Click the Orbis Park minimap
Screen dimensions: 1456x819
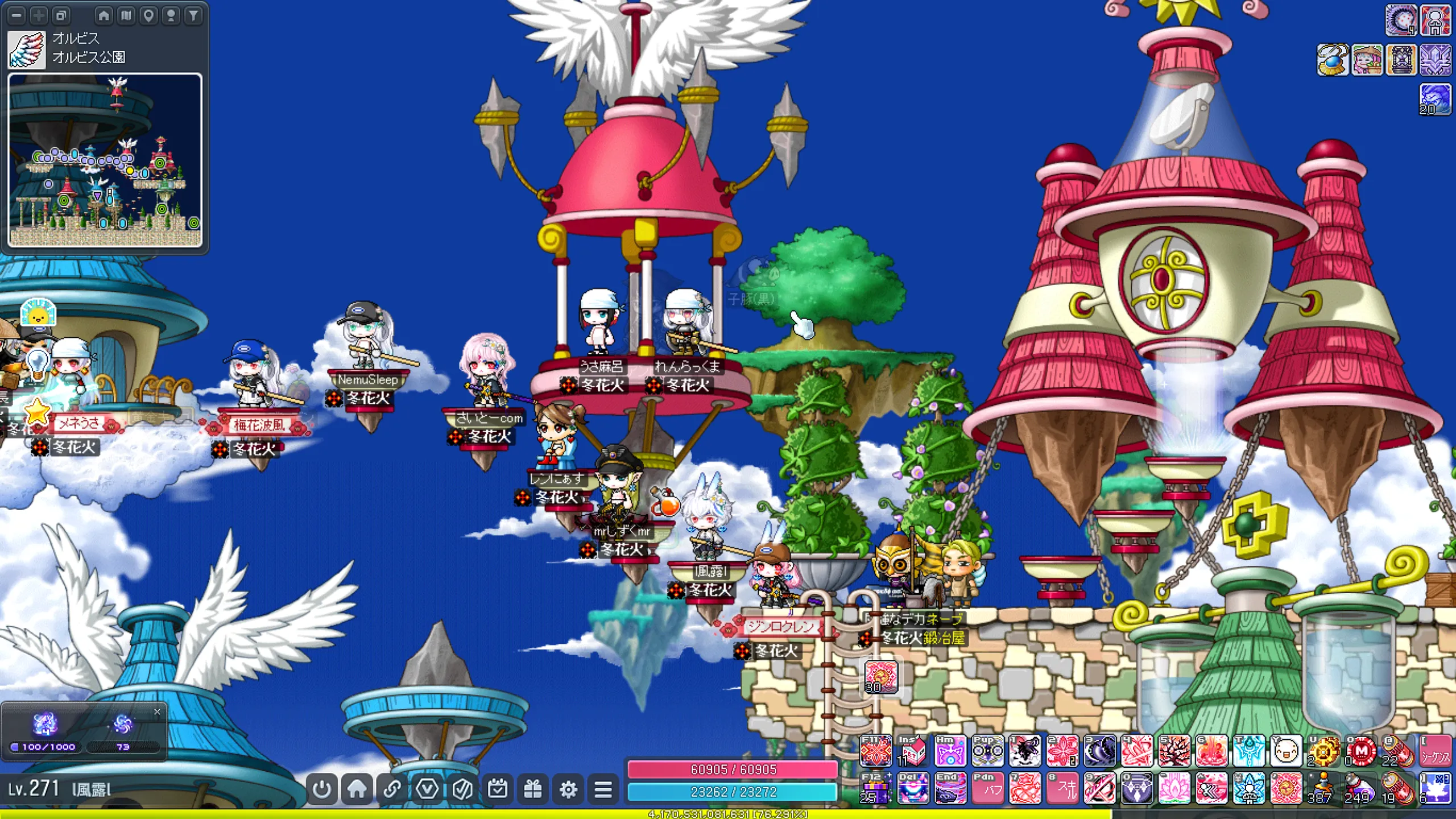pyautogui.click(x=105, y=160)
